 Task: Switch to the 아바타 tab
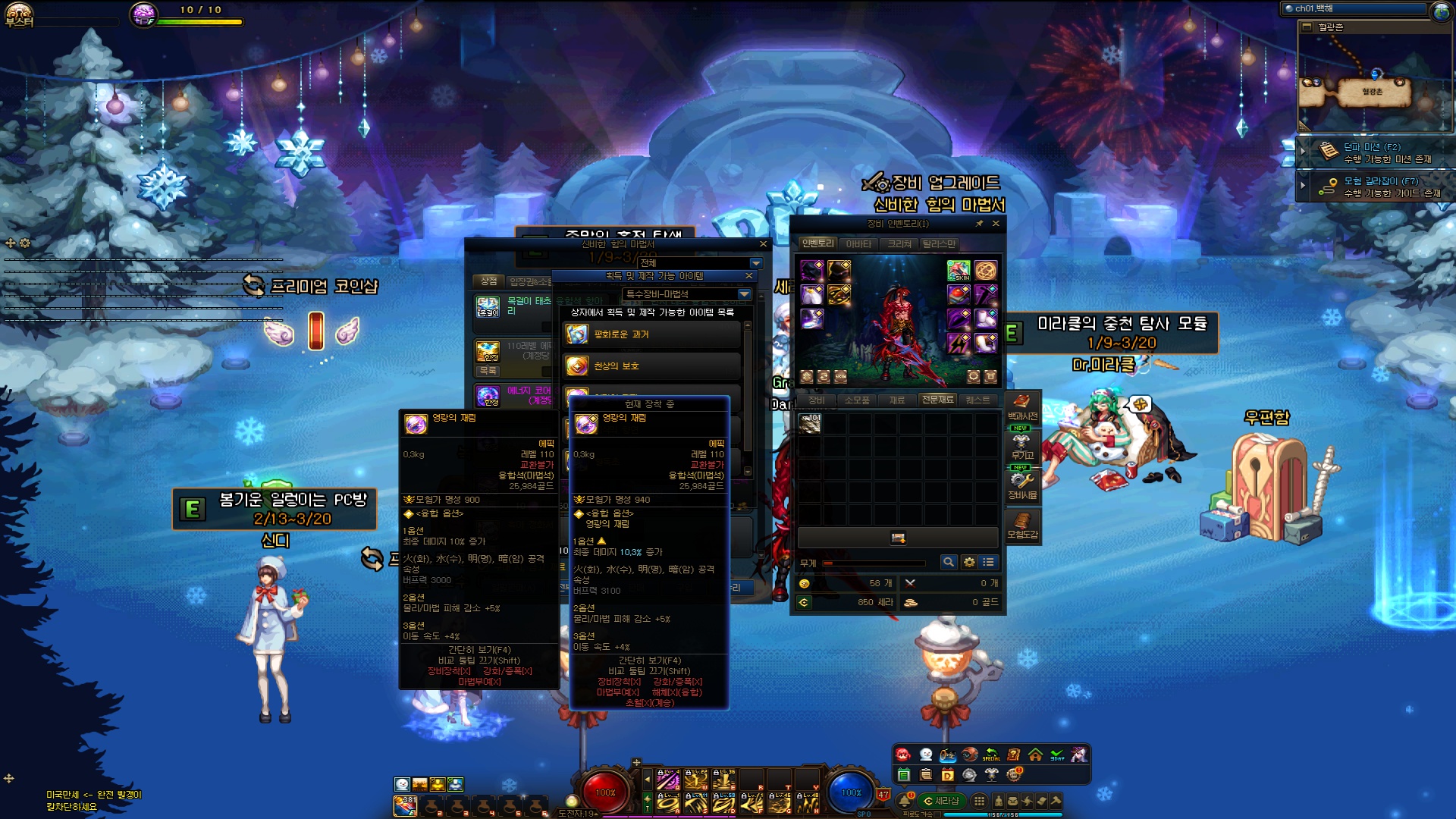point(858,244)
